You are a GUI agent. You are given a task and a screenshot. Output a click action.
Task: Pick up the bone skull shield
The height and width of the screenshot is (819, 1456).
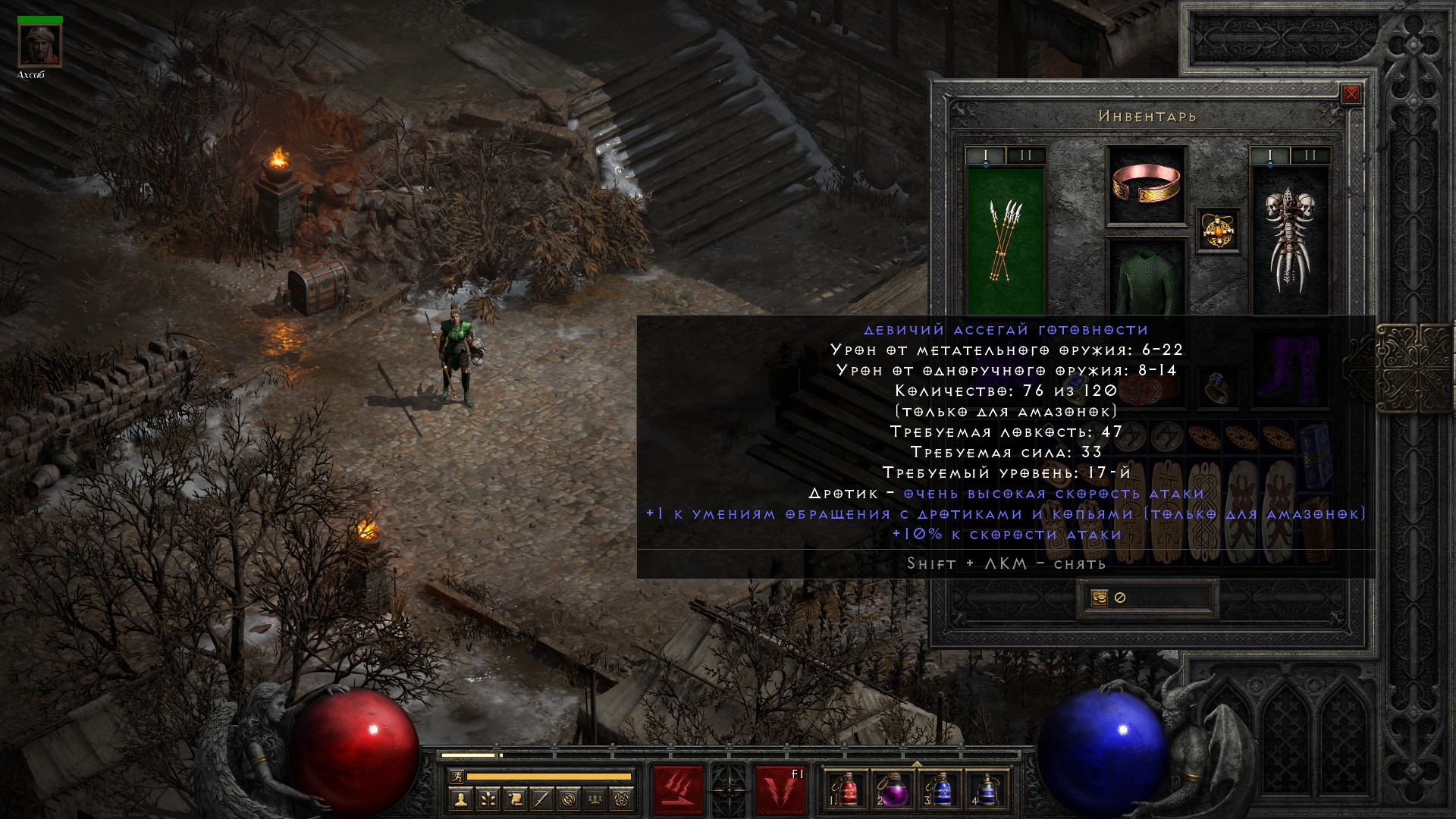pyautogui.click(x=1289, y=240)
